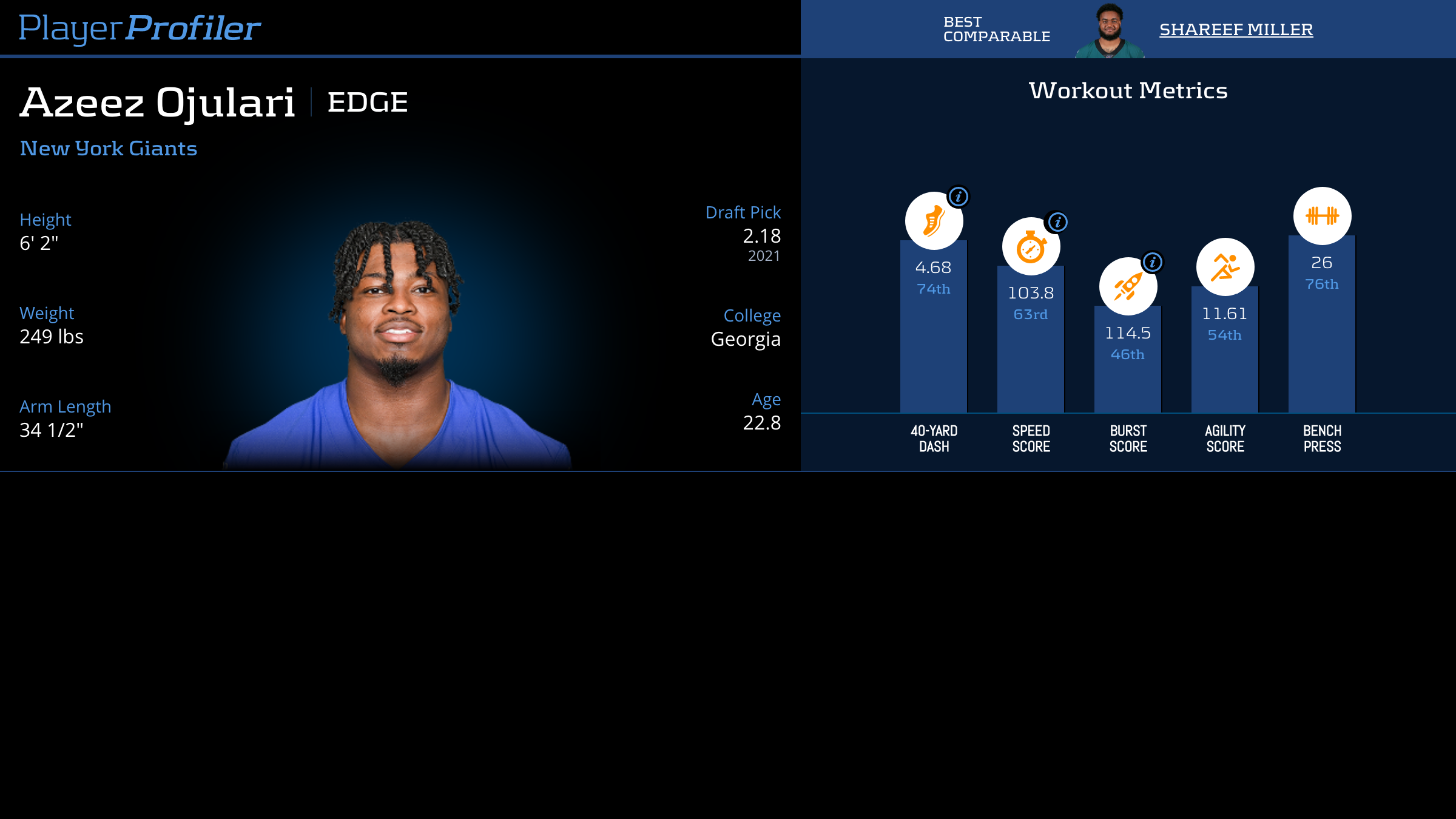This screenshot has height=819, width=1456.
Task: Open Shareef Miller's comparable player link
Action: 1236,30
